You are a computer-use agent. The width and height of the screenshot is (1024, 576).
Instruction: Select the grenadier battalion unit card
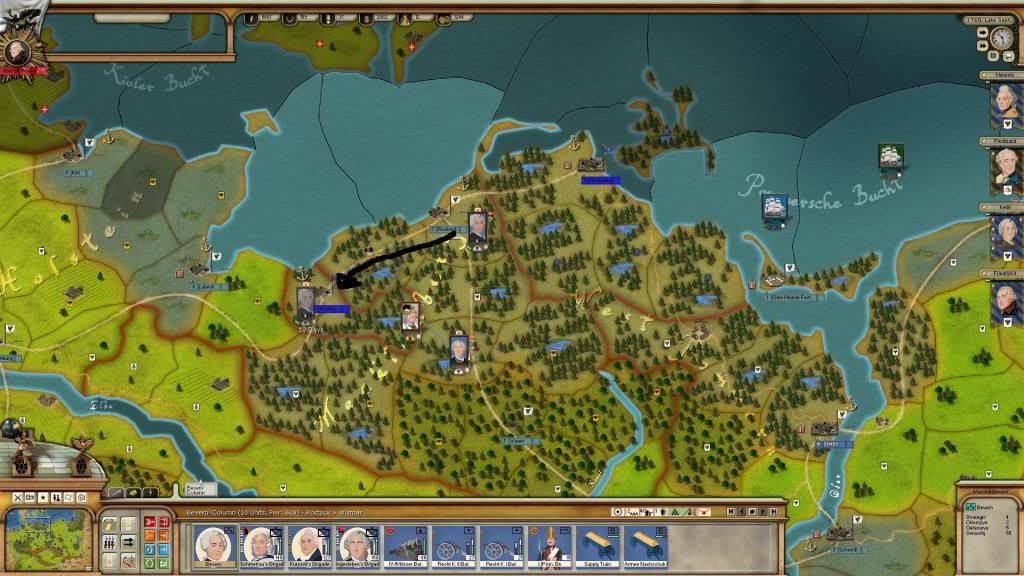549,546
